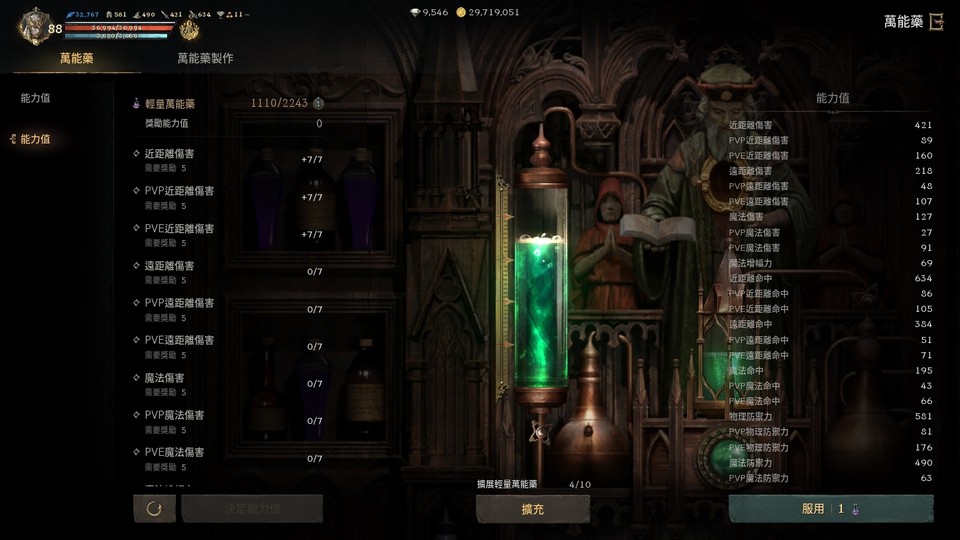Click the circular reset arrow button
Viewport: 960px width, 540px height.
tap(154, 509)
